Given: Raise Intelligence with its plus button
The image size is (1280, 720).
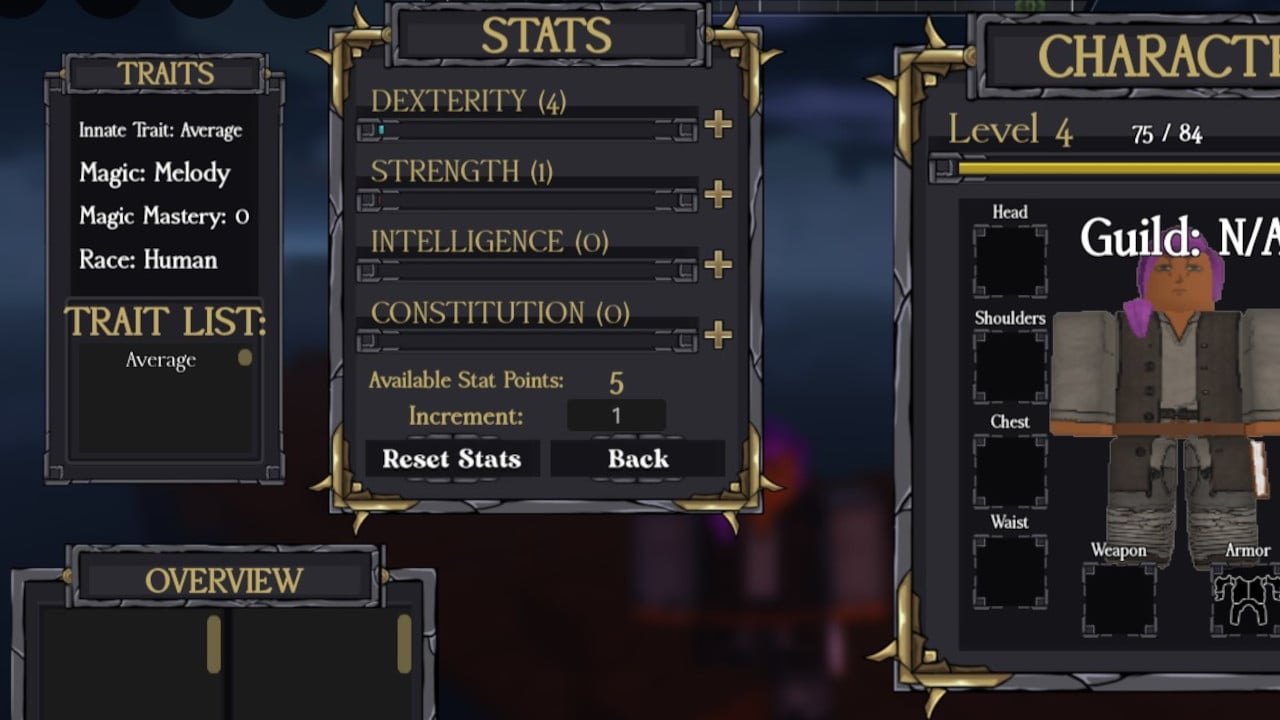Looking at the screenshot, I should (717, 265).
